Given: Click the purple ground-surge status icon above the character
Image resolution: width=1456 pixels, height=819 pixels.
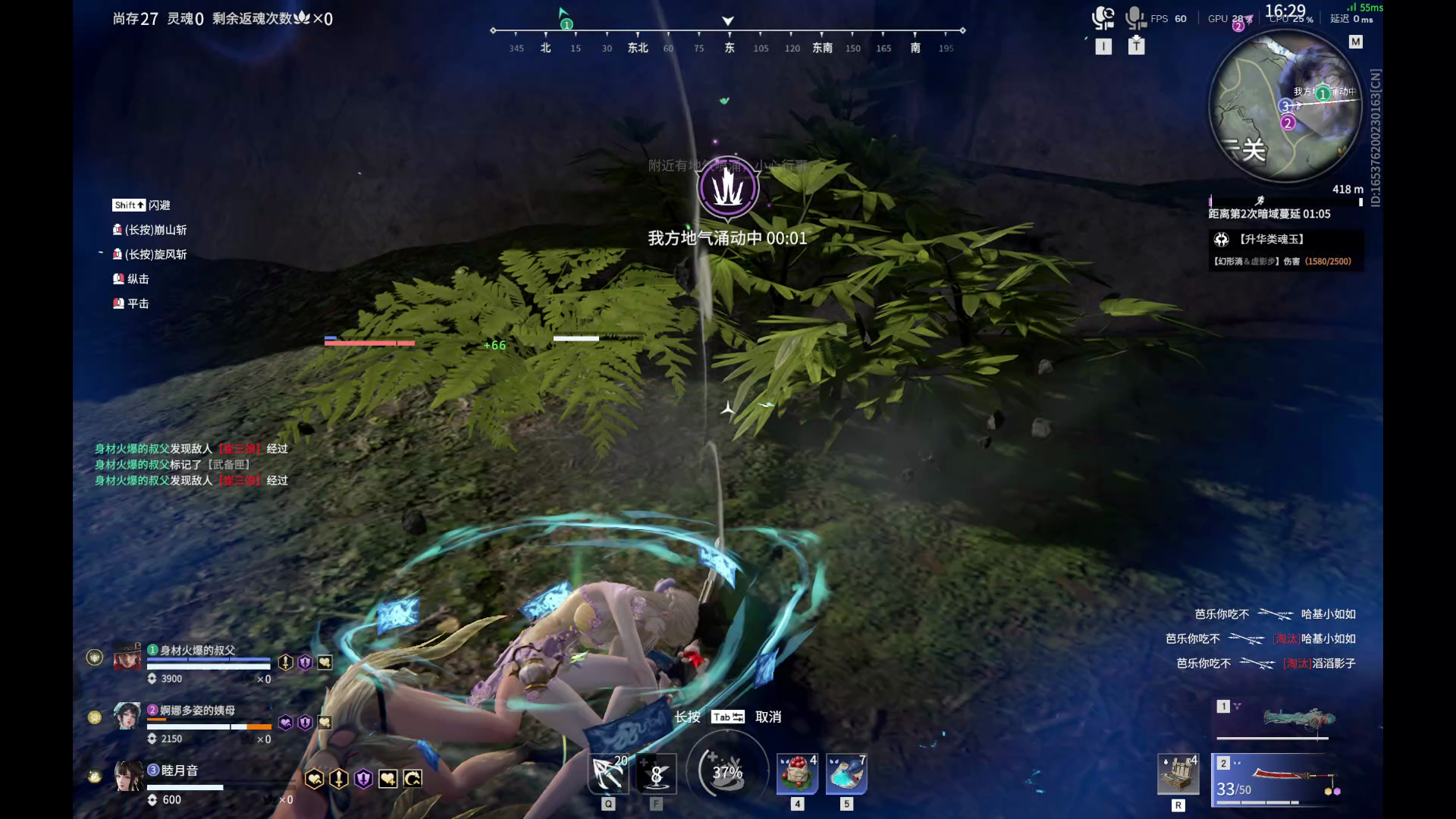Looking at the screenshot, I should [x=727, y=189].
